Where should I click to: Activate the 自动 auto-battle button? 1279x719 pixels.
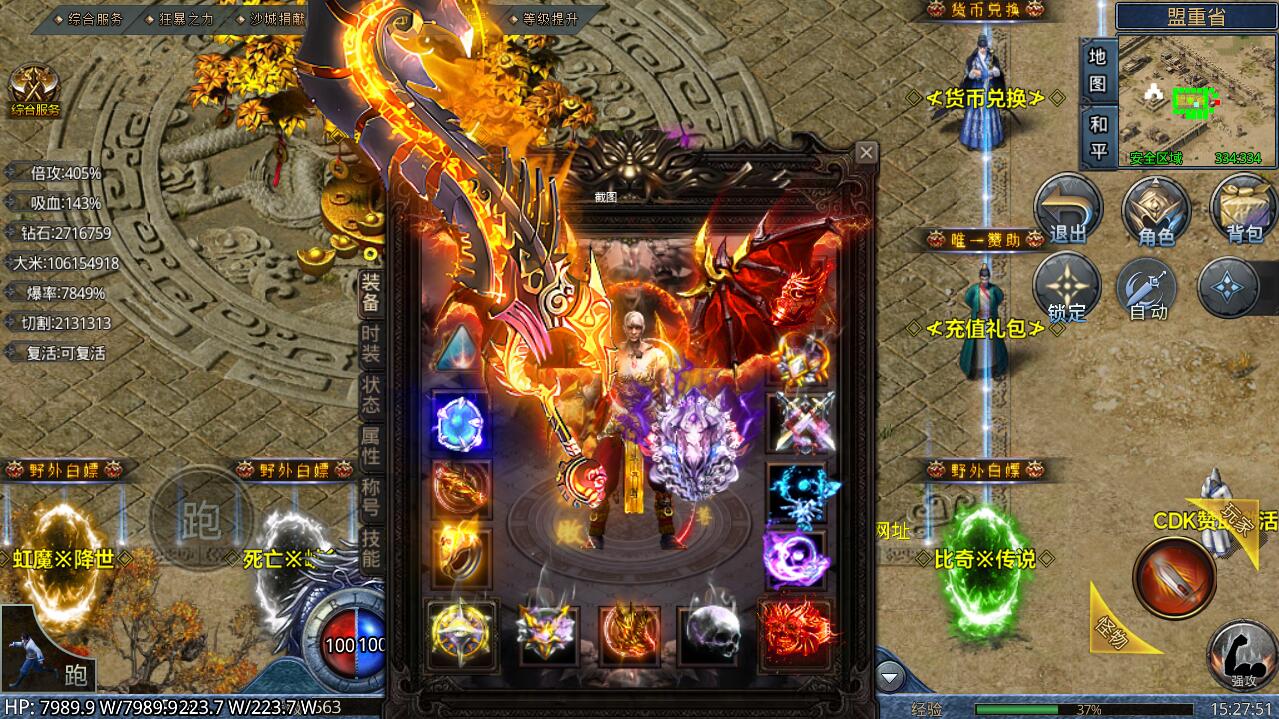pyautogui.click(x=1148, y=288)
